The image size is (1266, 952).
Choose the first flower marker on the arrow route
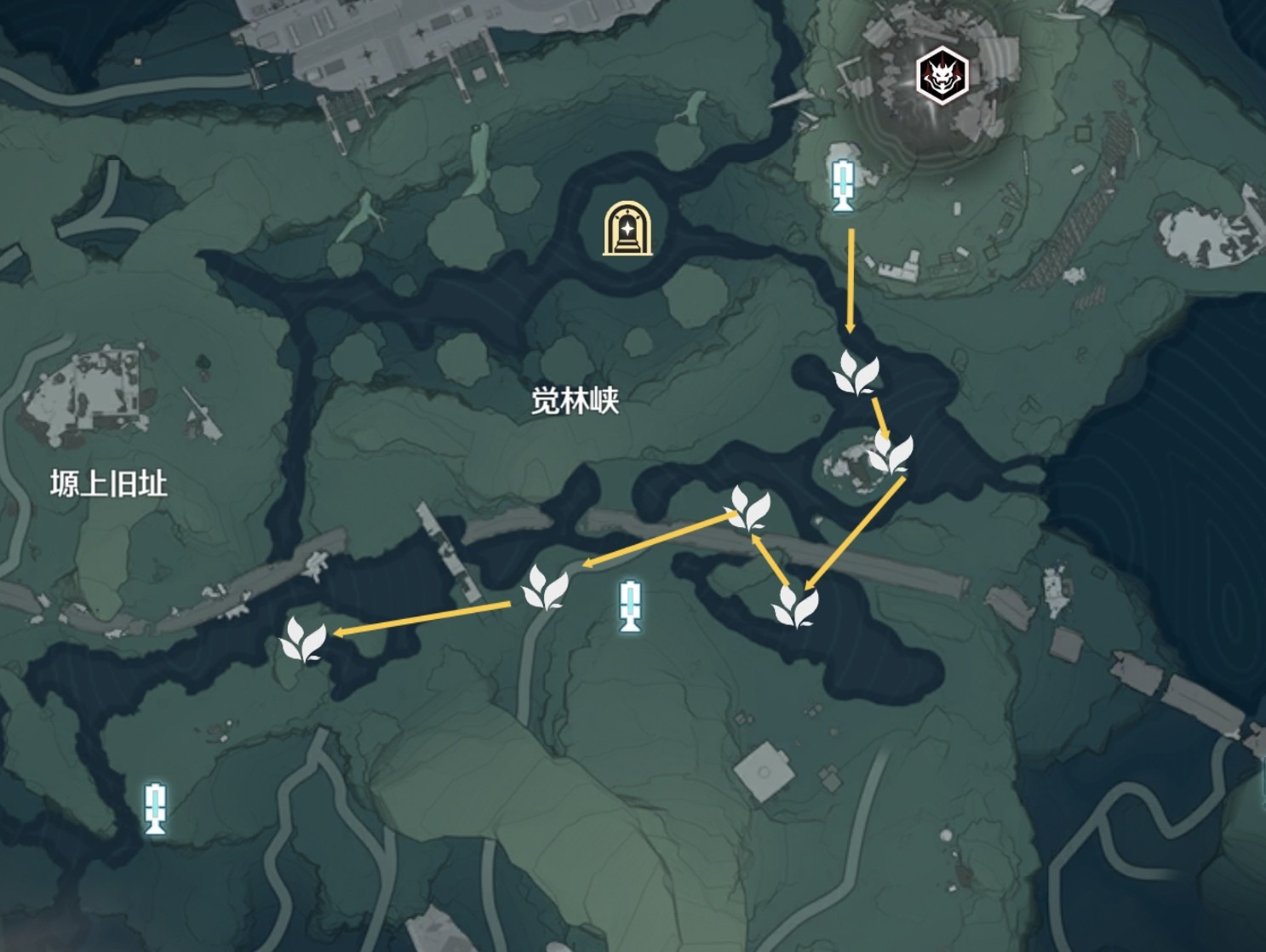[855, 374]
